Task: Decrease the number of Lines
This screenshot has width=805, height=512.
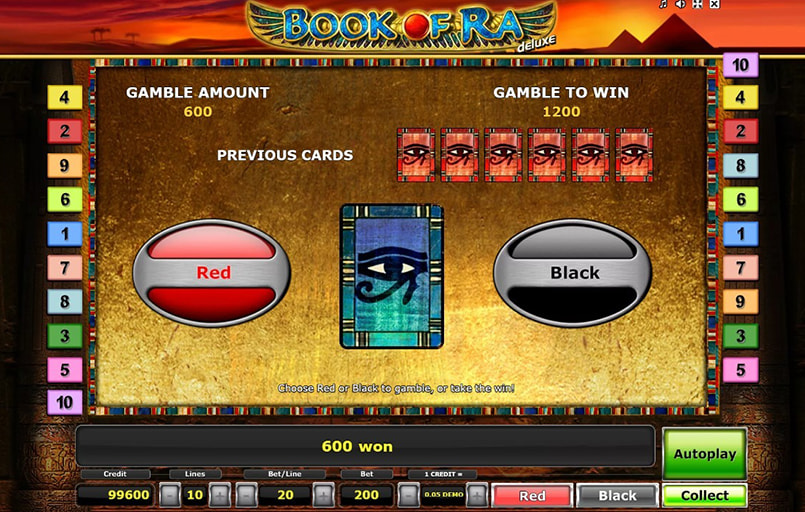Action: [171, 495]
